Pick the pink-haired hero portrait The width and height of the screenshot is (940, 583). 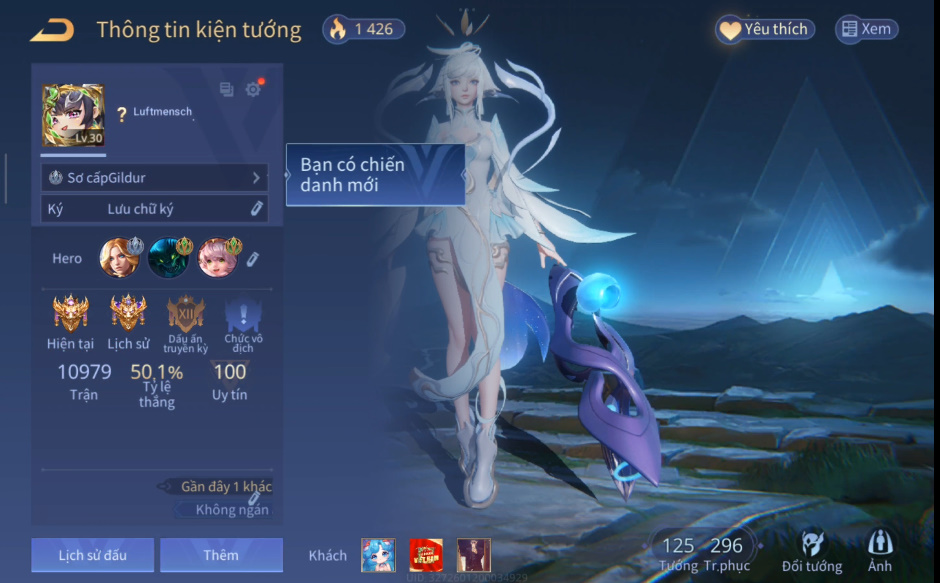217,258
